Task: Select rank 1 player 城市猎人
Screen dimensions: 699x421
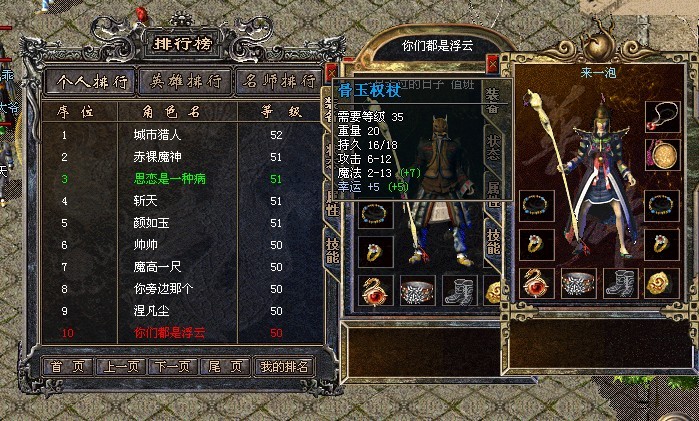Action: 158,135
